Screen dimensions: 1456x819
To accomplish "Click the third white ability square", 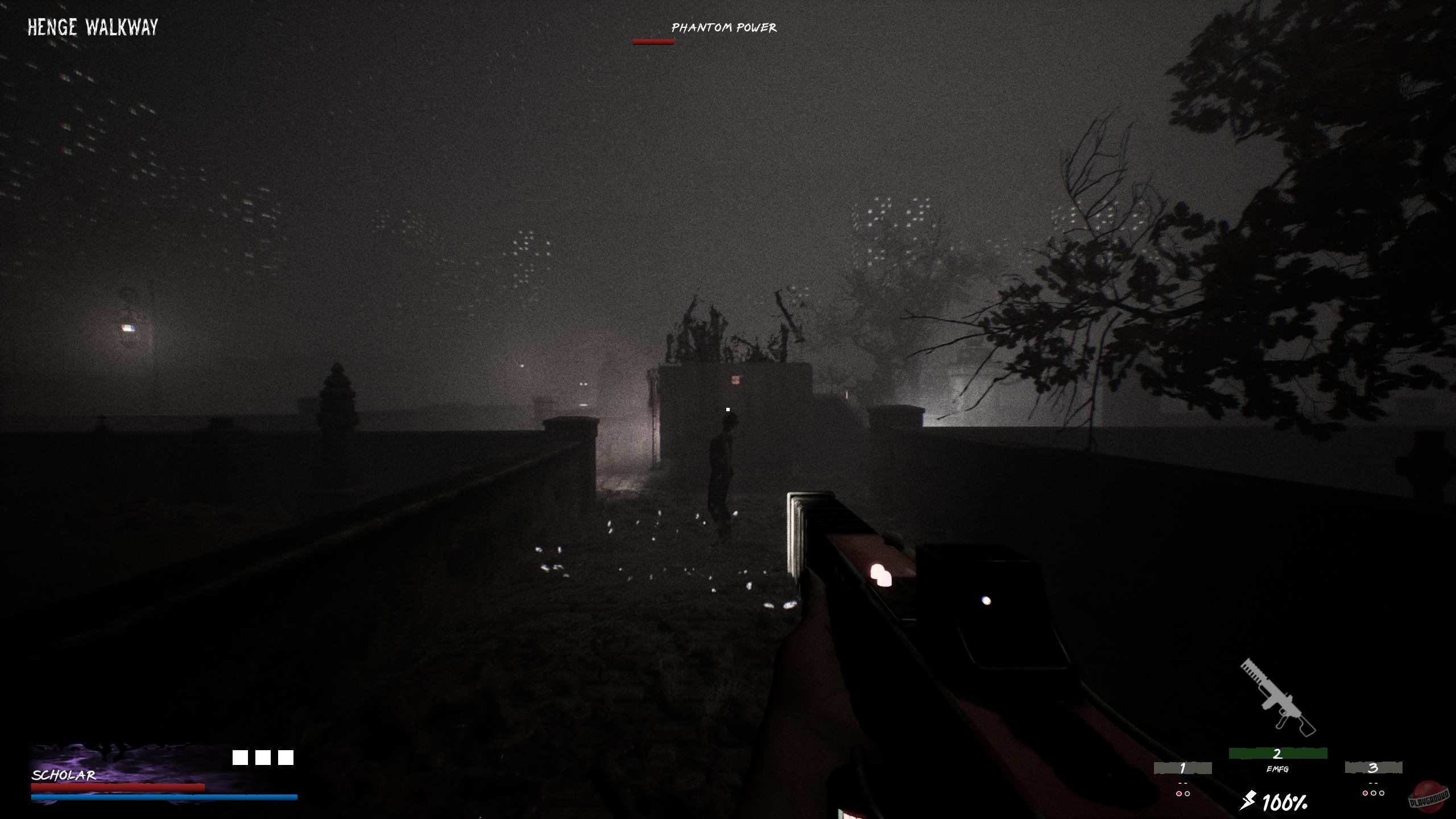I will pyautogui.click(x=286, y=757).
